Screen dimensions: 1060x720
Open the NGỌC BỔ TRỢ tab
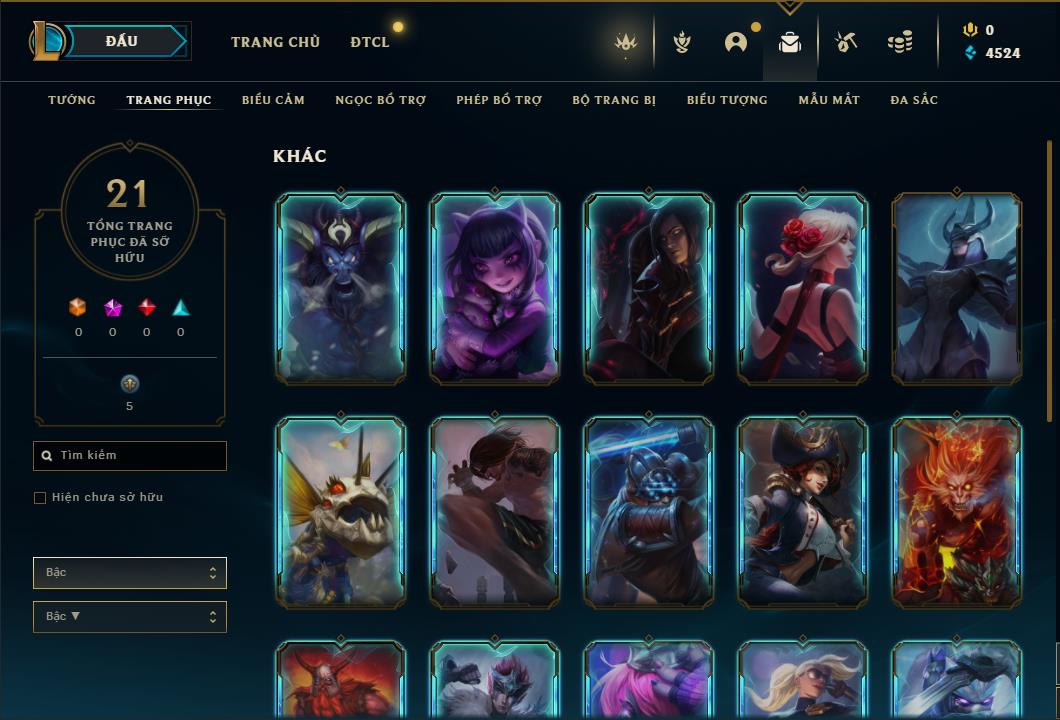[380, 100]
